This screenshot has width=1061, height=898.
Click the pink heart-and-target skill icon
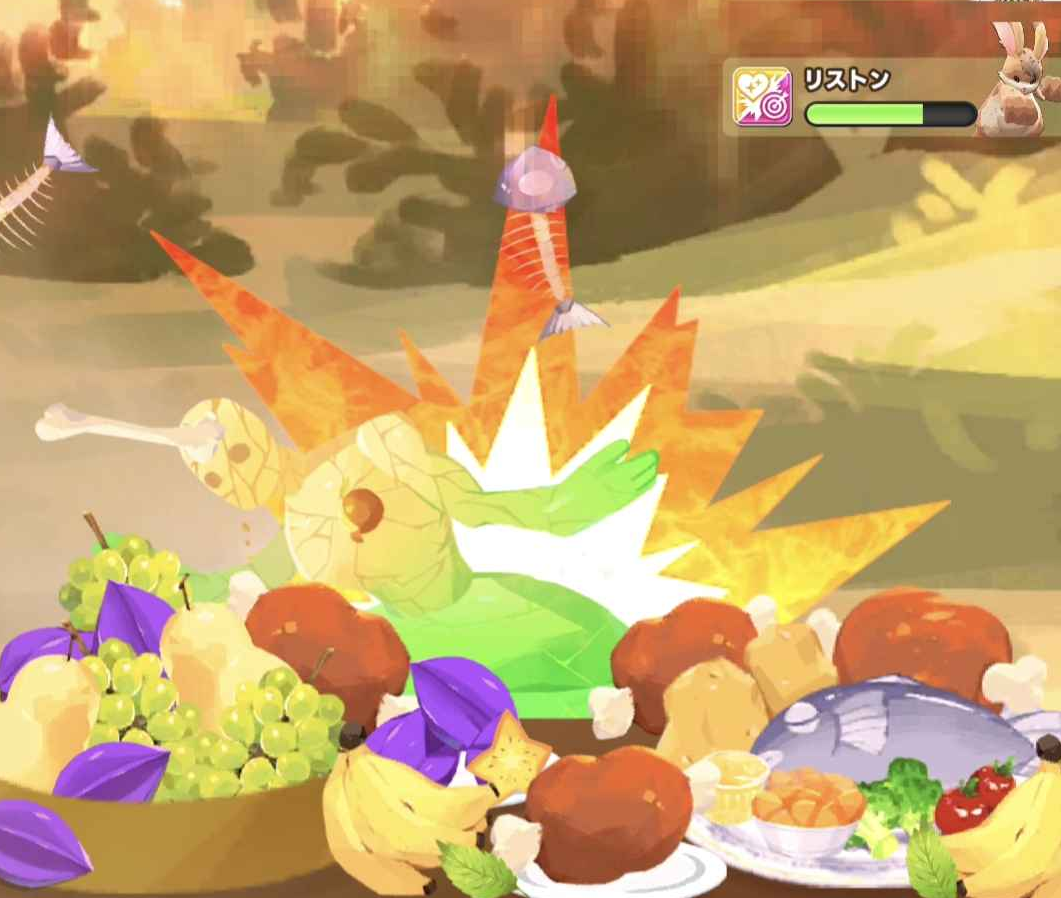point(762,97)
